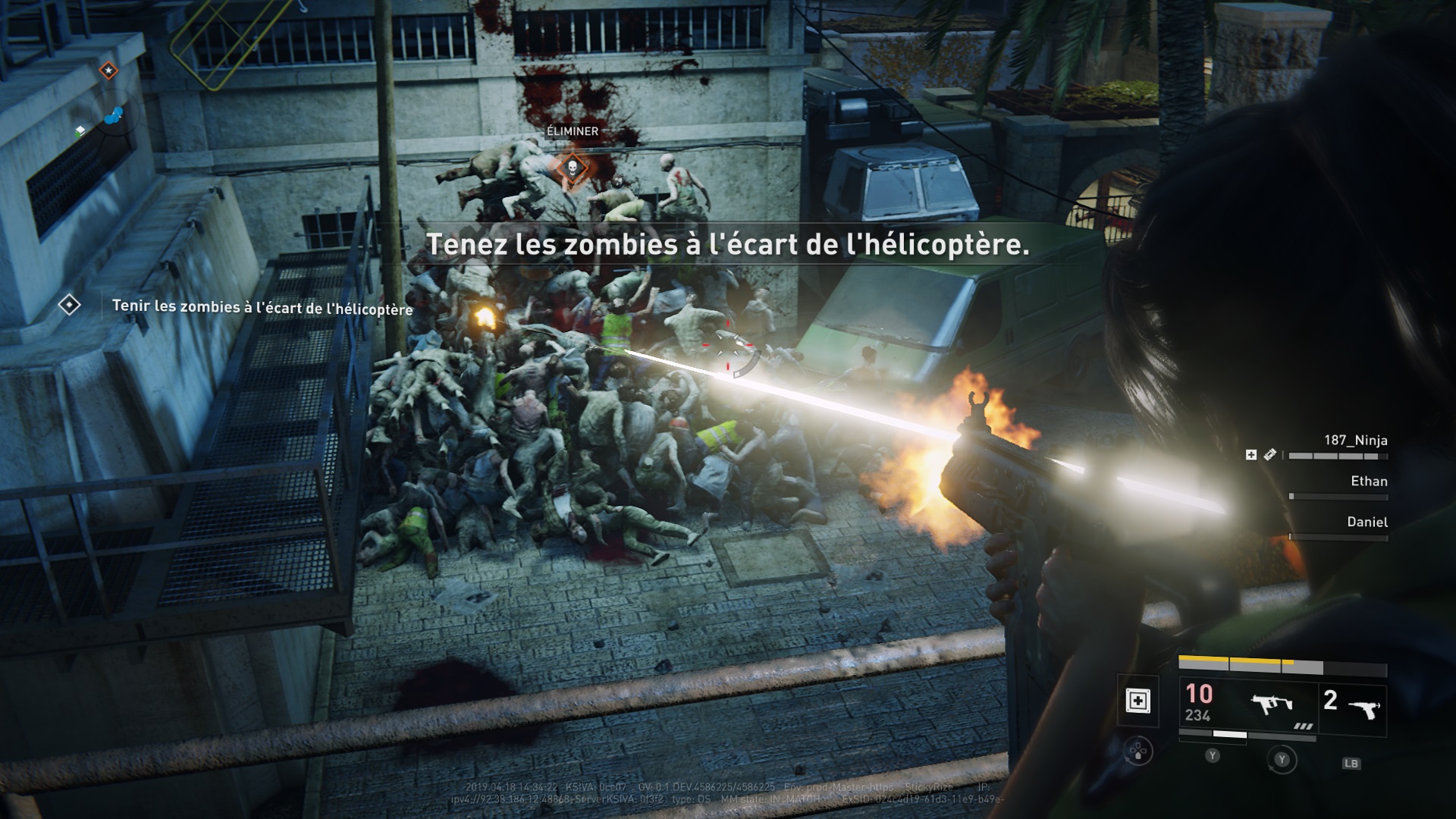This screenshot has height=819, width=1456.
Task: Select teammate 187_Ninja in the squad list
Action: click(1355, 441)
